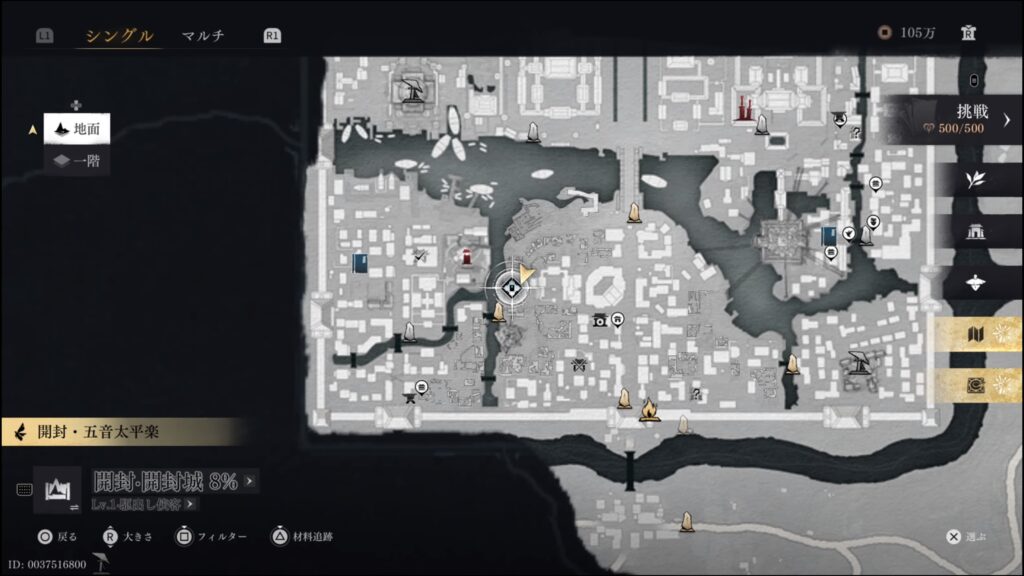
Task: Switch to the マルチ tab
Action: coord(203,36)
